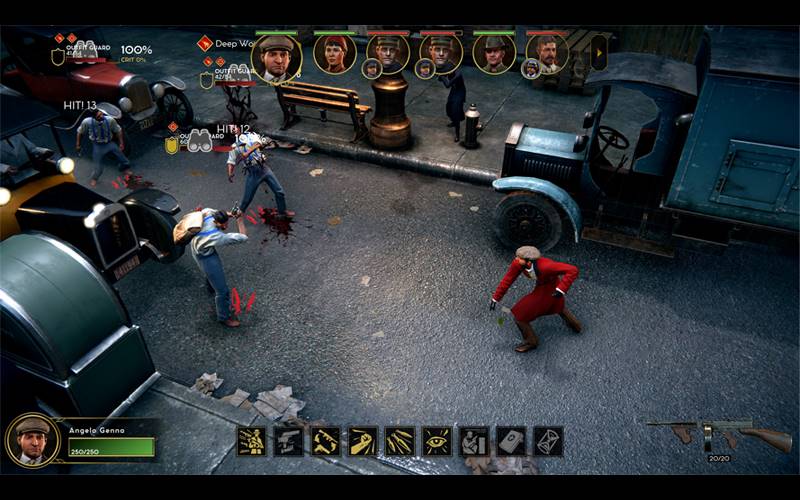The height and width of the screenshot is (500, 800).
Task: Toggle the eye overwatch ability
Action: click(436, 441)
